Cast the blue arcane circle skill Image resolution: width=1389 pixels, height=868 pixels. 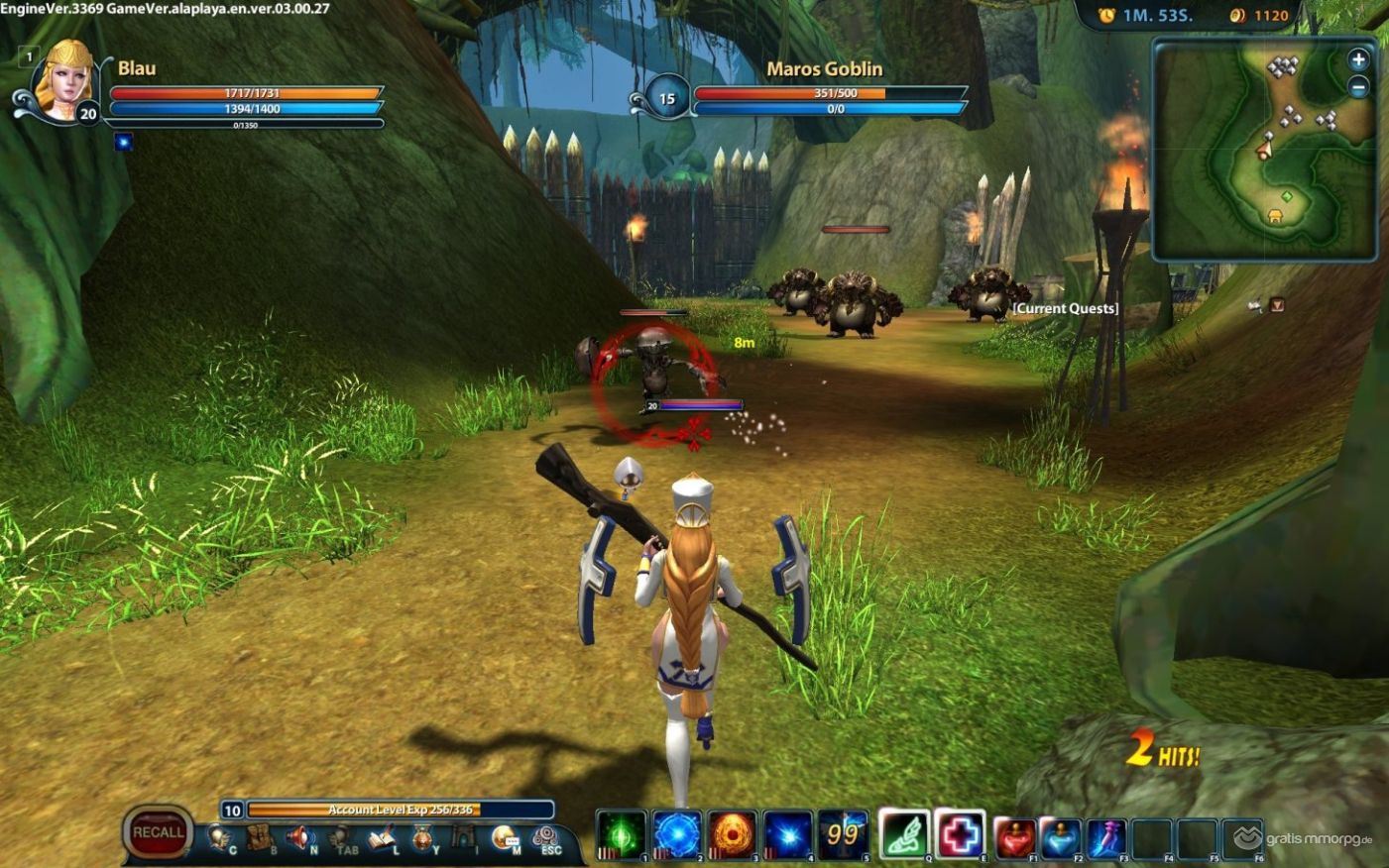click(677, 834)
